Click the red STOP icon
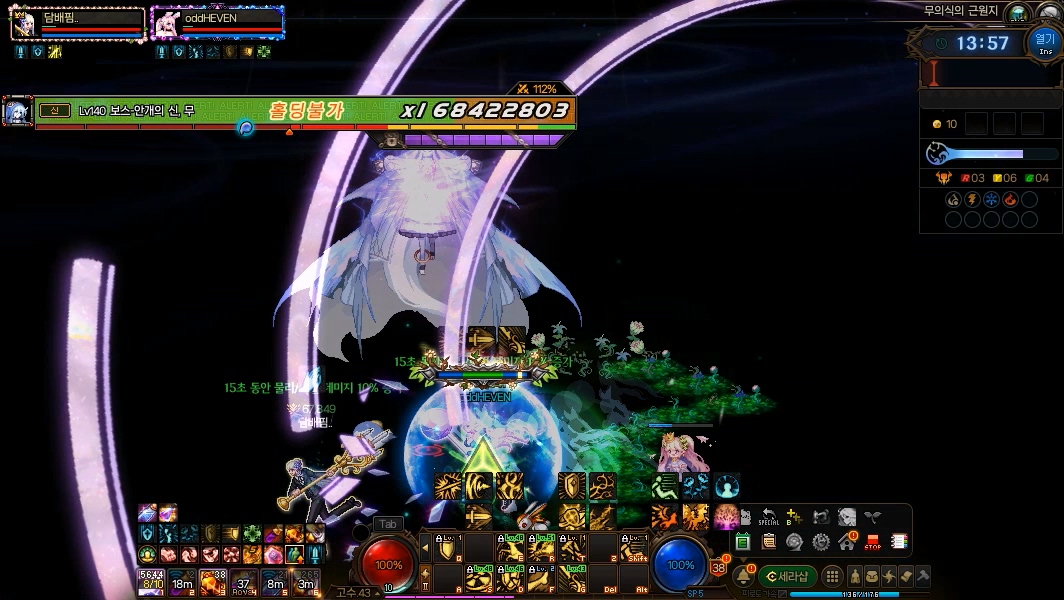The height and width of the screenshot is (600, 1064). tap(872, 542)
